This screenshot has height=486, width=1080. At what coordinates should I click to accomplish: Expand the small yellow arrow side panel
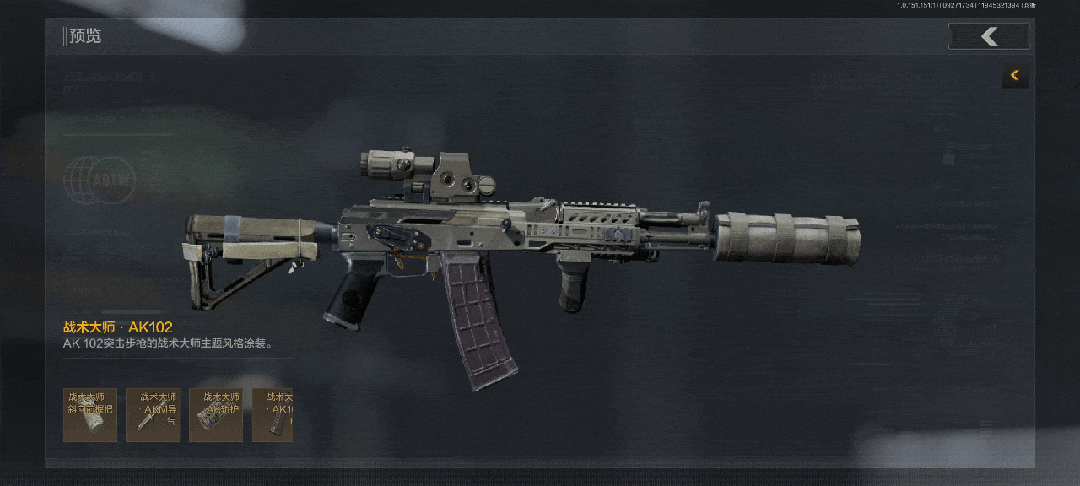1015,75
